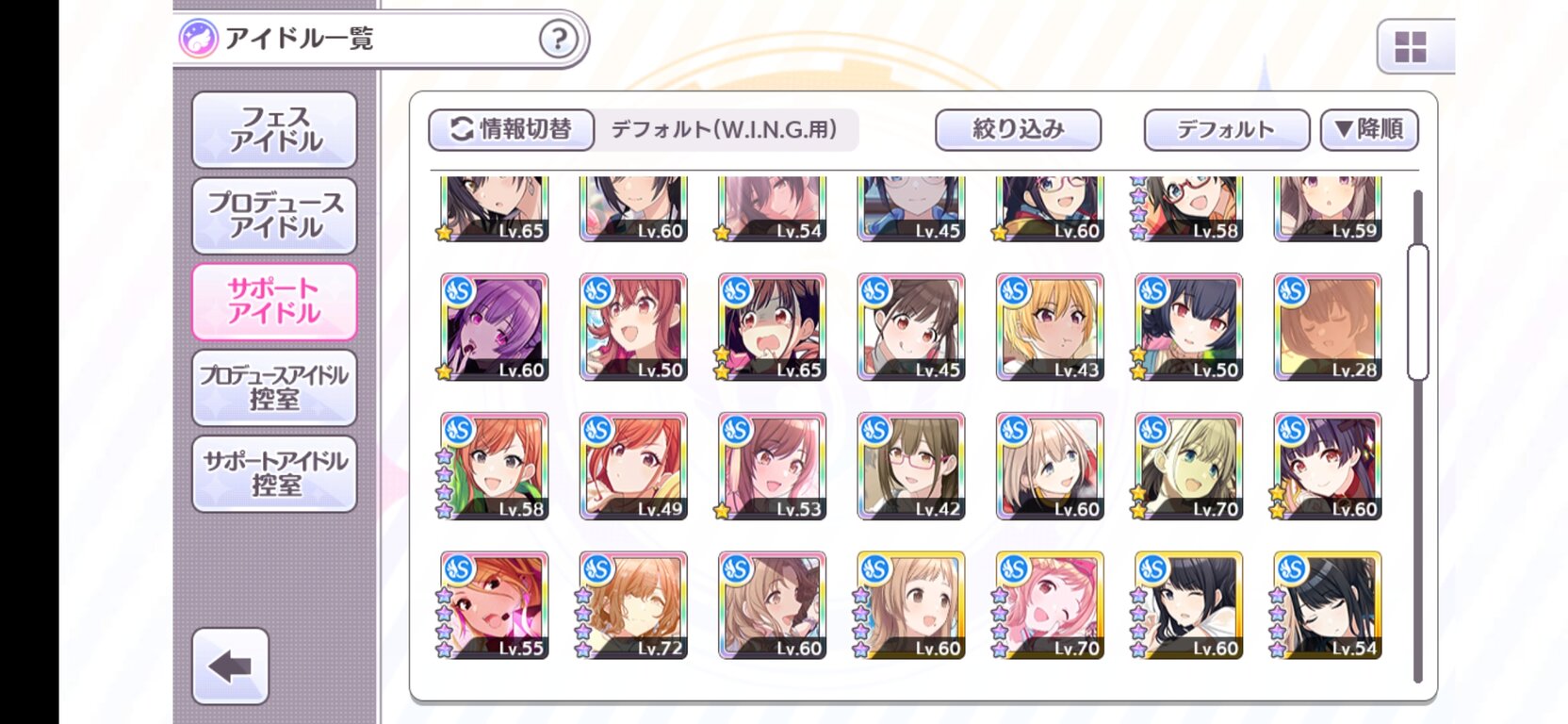Open the grid layout icon top right
1568x724 pixels.
[1411, 48]
